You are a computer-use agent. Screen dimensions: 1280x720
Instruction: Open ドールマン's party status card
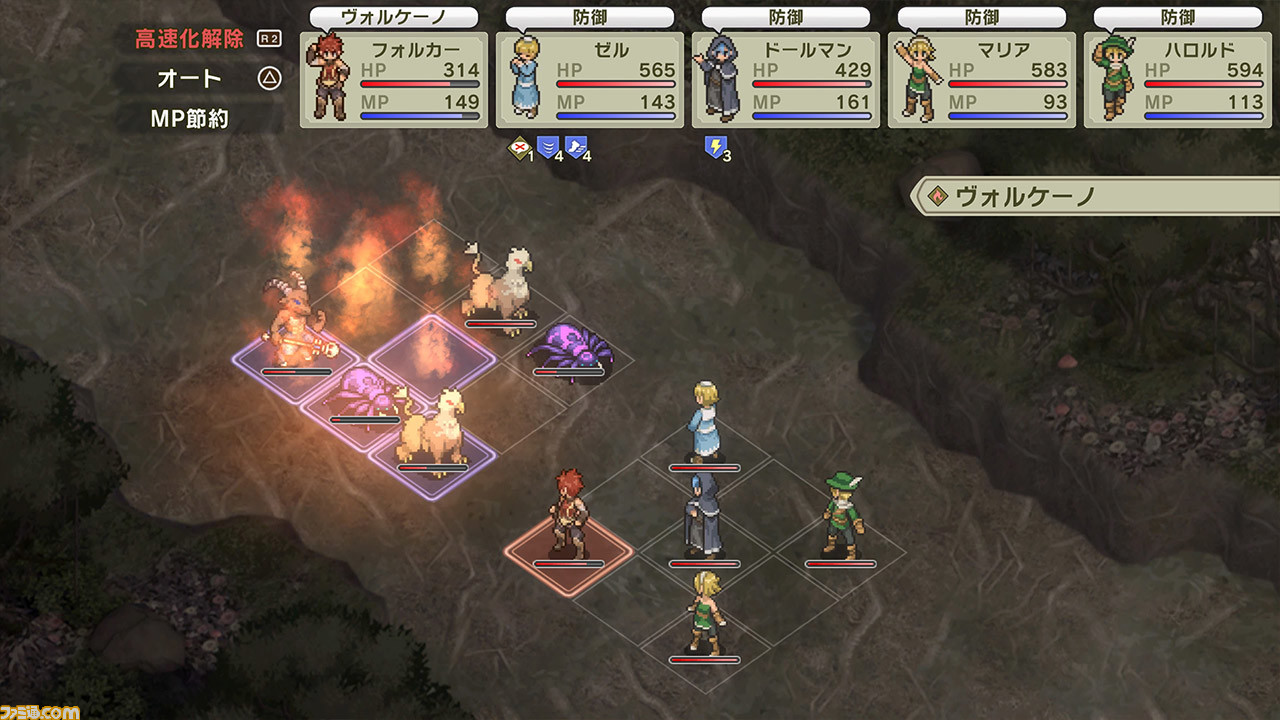click(786, 80)
